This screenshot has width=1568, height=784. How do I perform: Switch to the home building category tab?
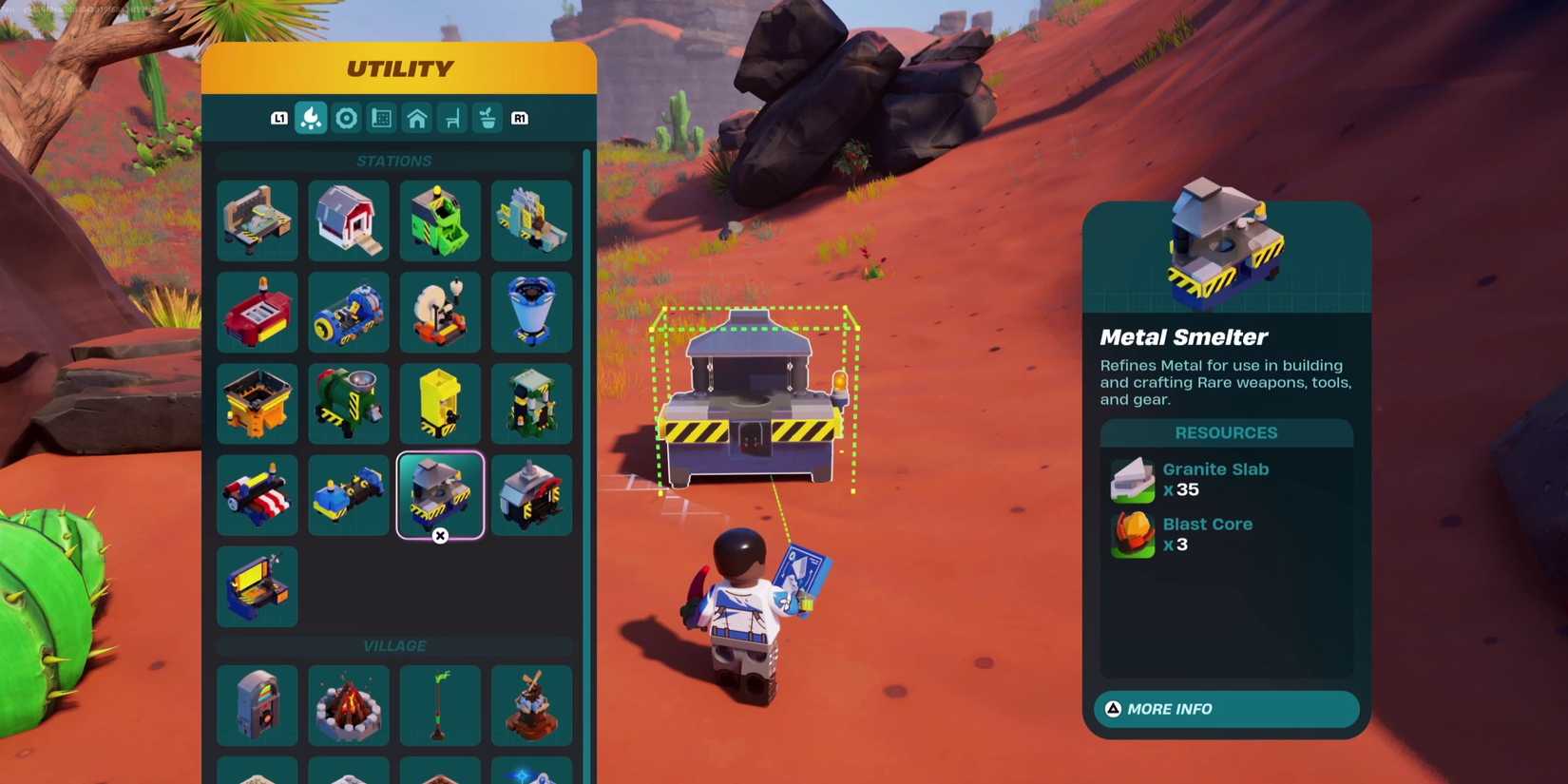pos(416,117)
